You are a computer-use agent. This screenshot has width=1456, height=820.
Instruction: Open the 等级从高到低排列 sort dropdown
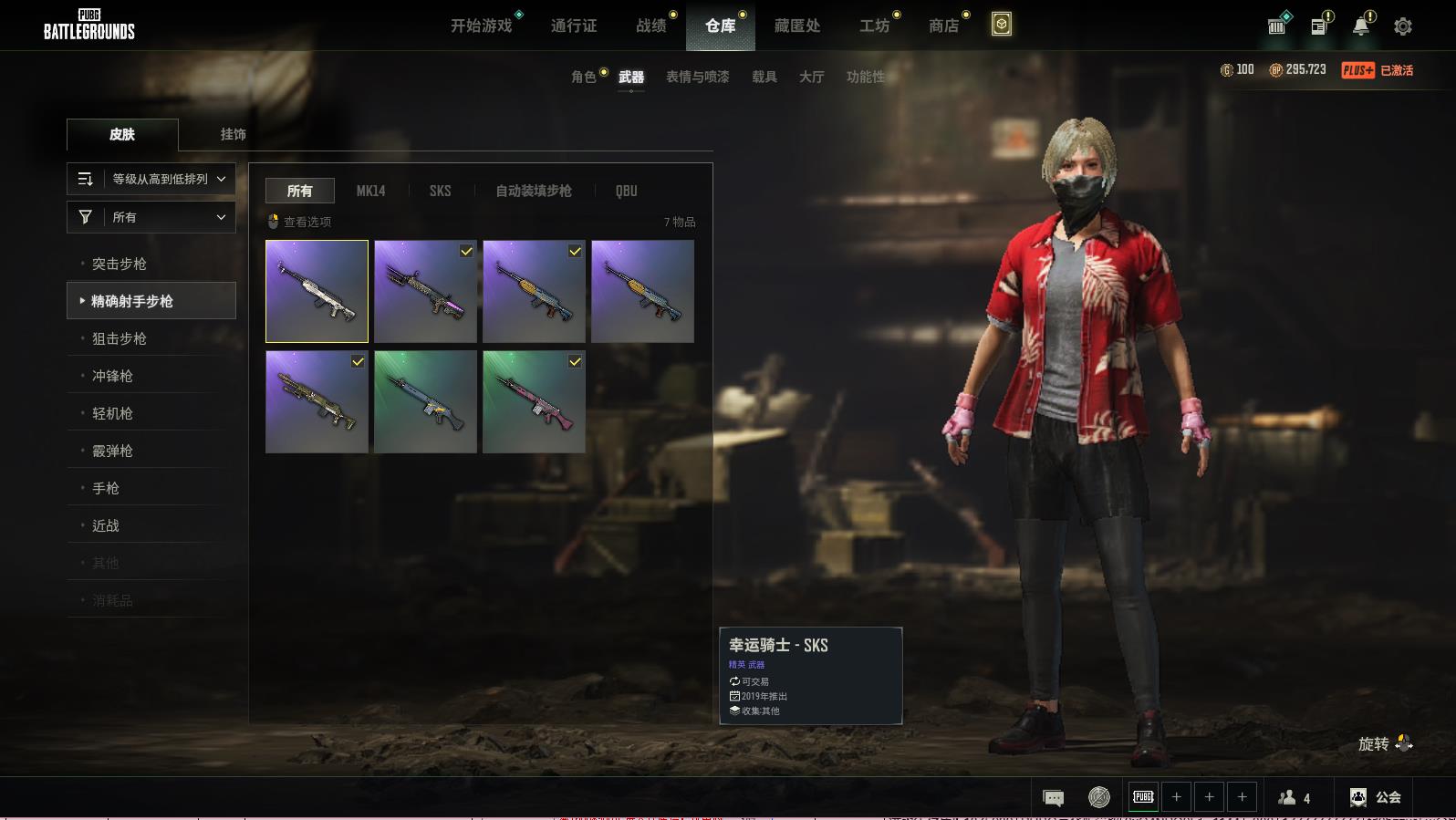(151, 179)
